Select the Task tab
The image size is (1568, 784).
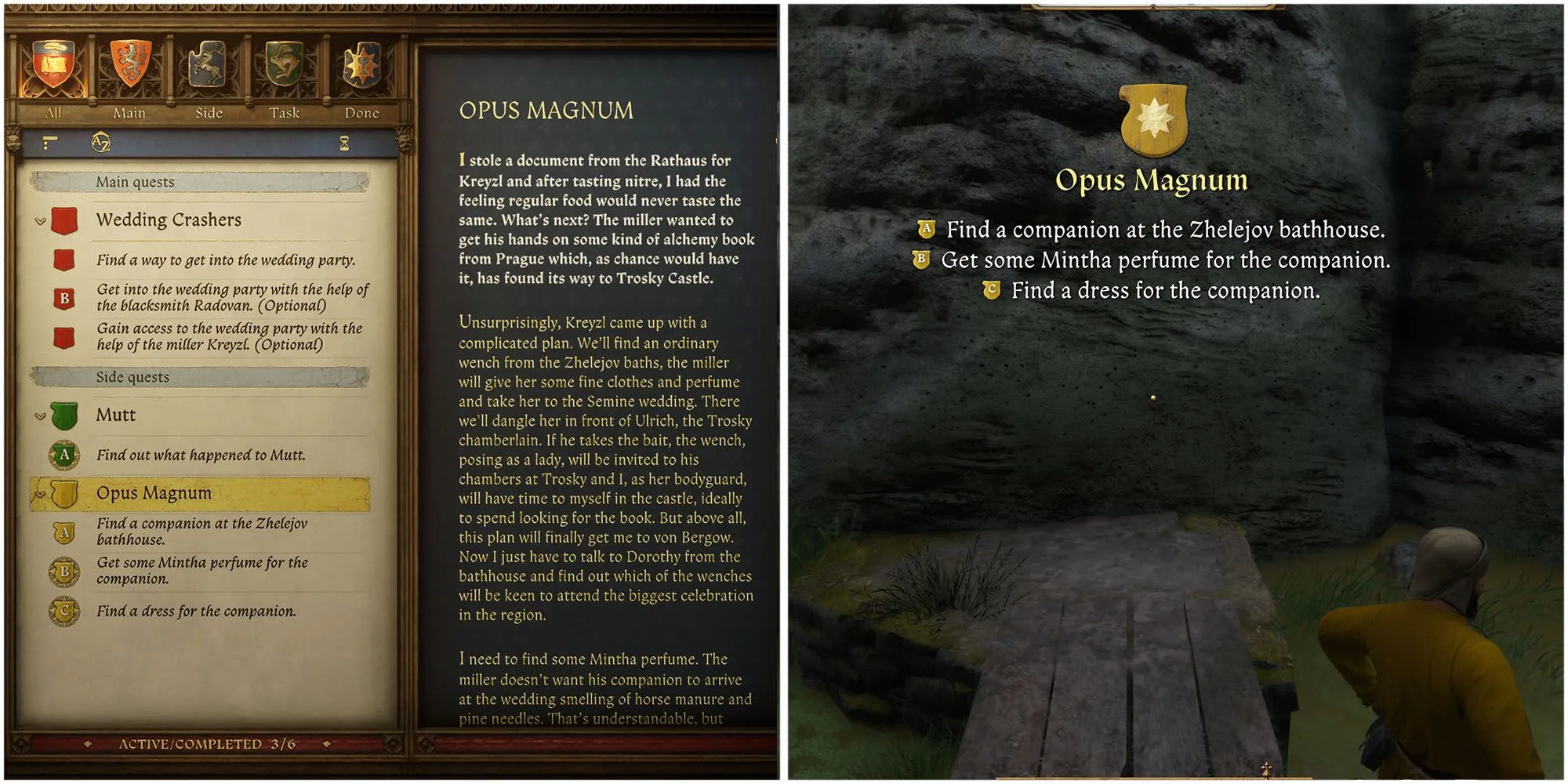tap(285, 74)
